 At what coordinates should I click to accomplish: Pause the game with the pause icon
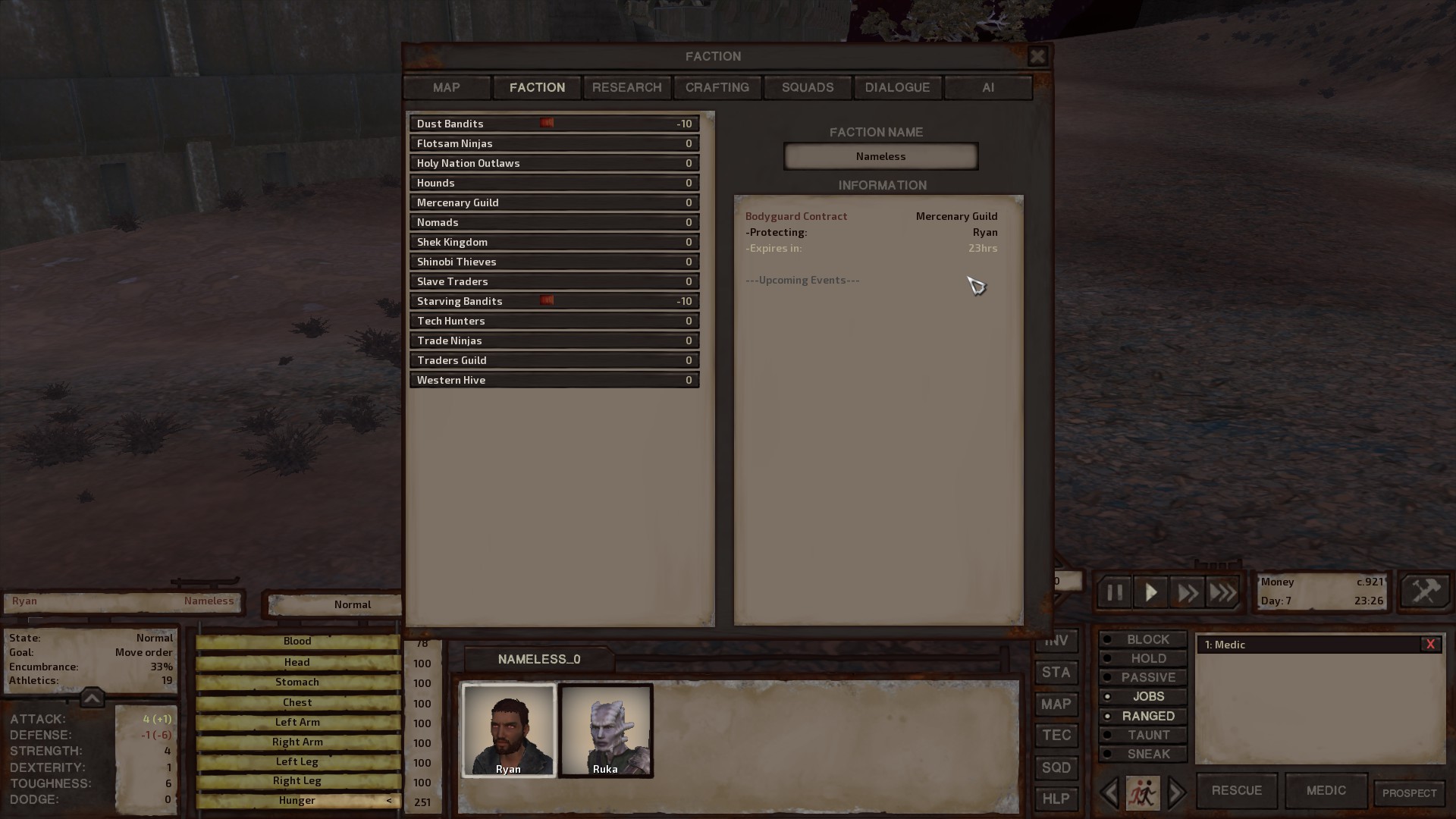tap(1113, 592)
